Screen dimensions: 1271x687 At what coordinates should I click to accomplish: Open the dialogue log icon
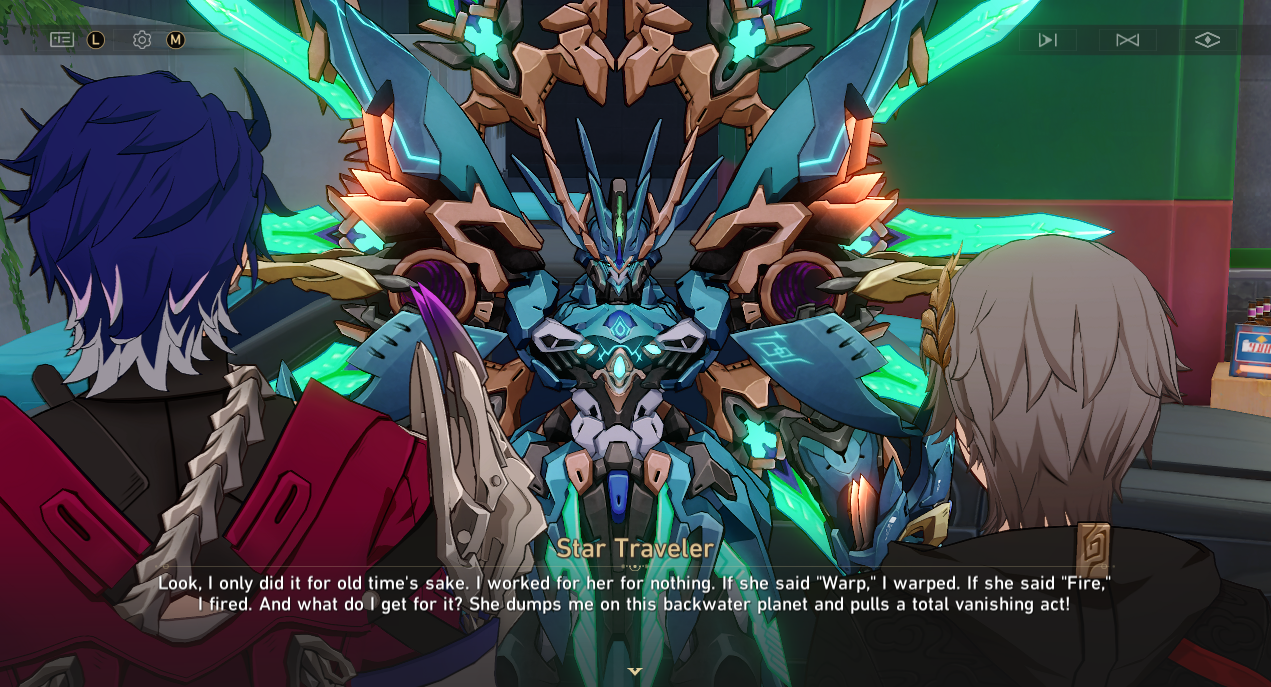62,40
